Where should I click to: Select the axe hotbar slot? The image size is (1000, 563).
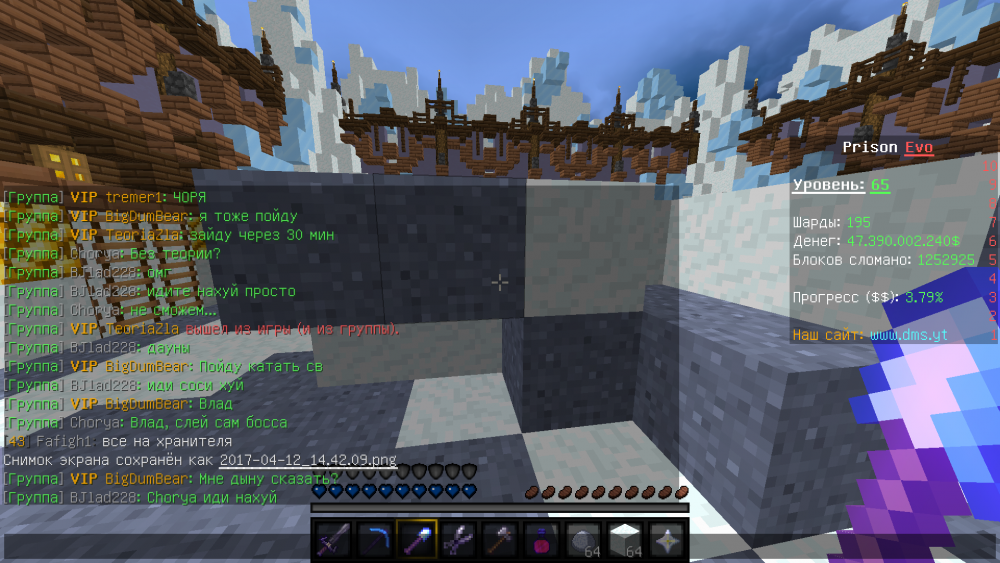coord(500,541)
